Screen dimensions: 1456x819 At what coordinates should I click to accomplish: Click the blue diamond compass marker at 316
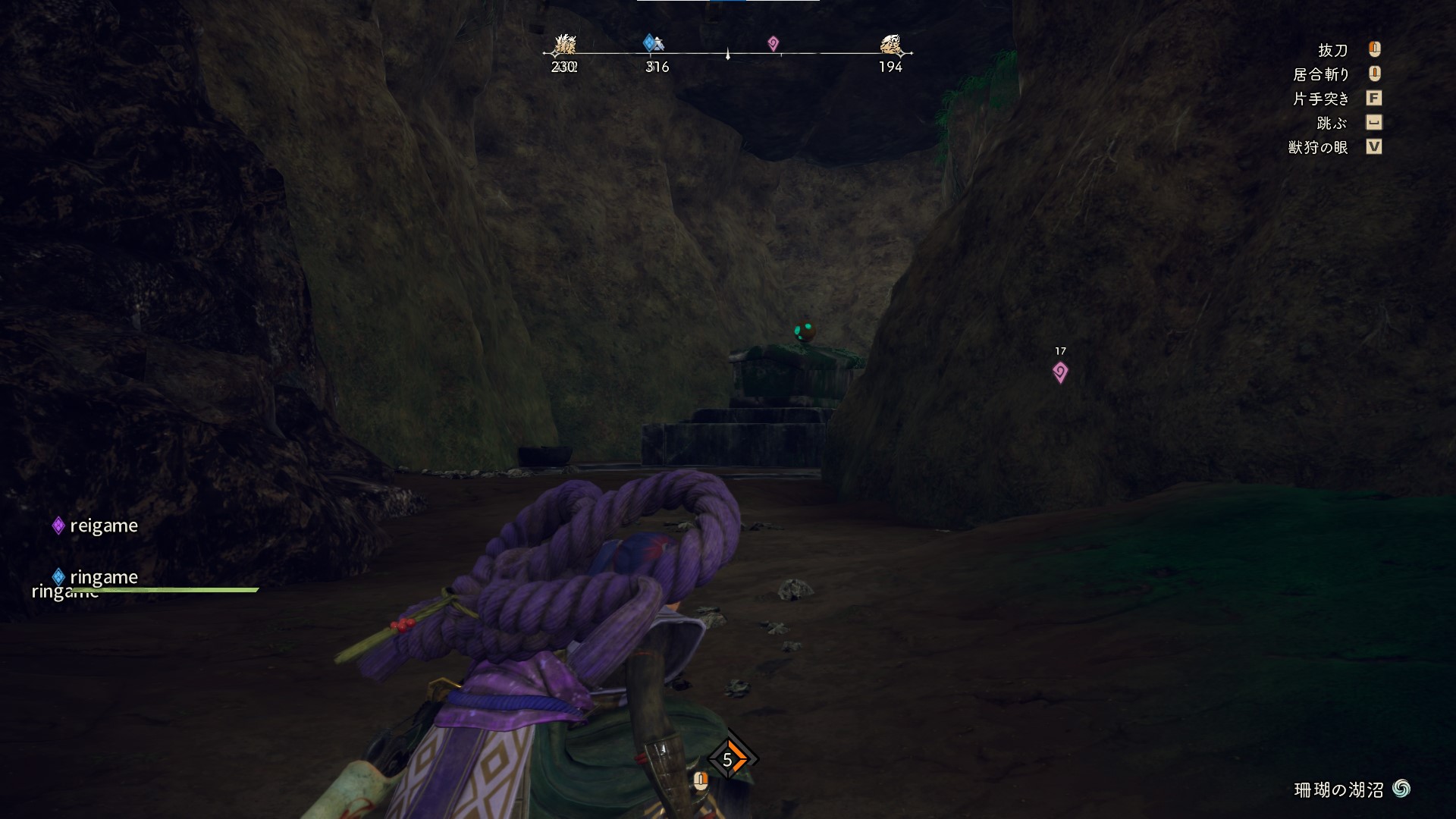652,43
